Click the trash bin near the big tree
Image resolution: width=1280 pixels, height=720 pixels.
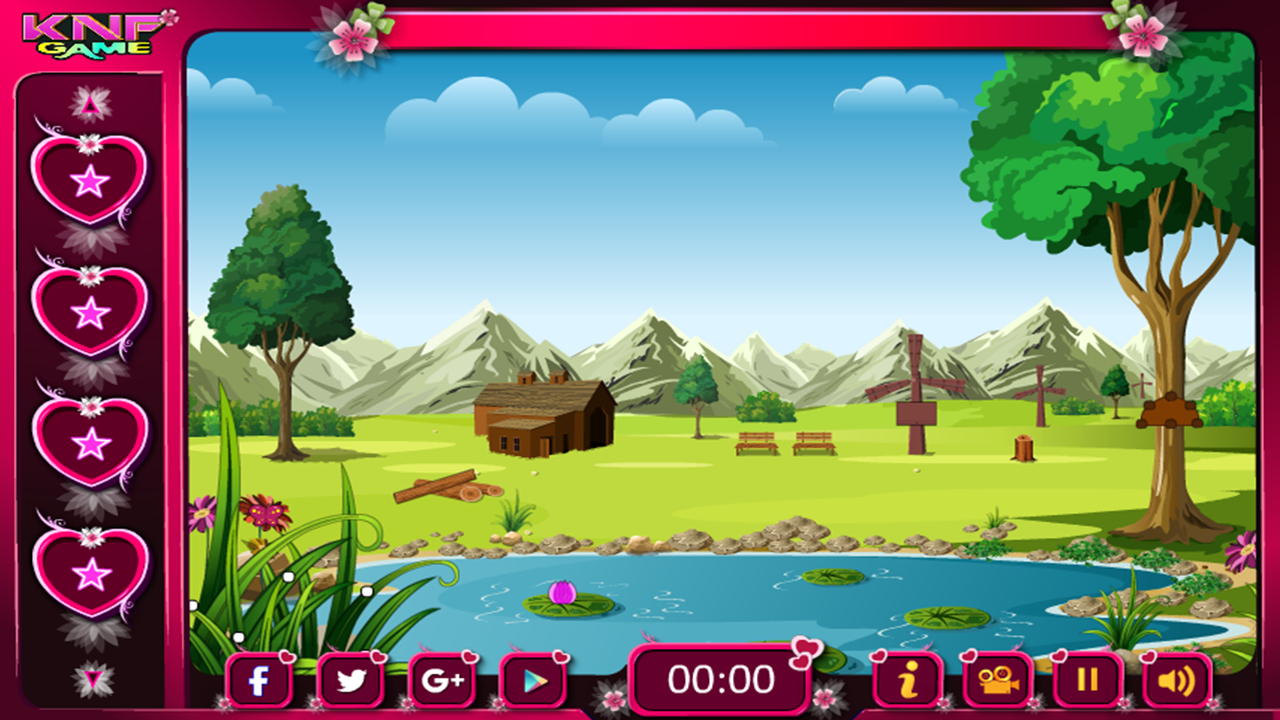click(x=1023, y=450)
